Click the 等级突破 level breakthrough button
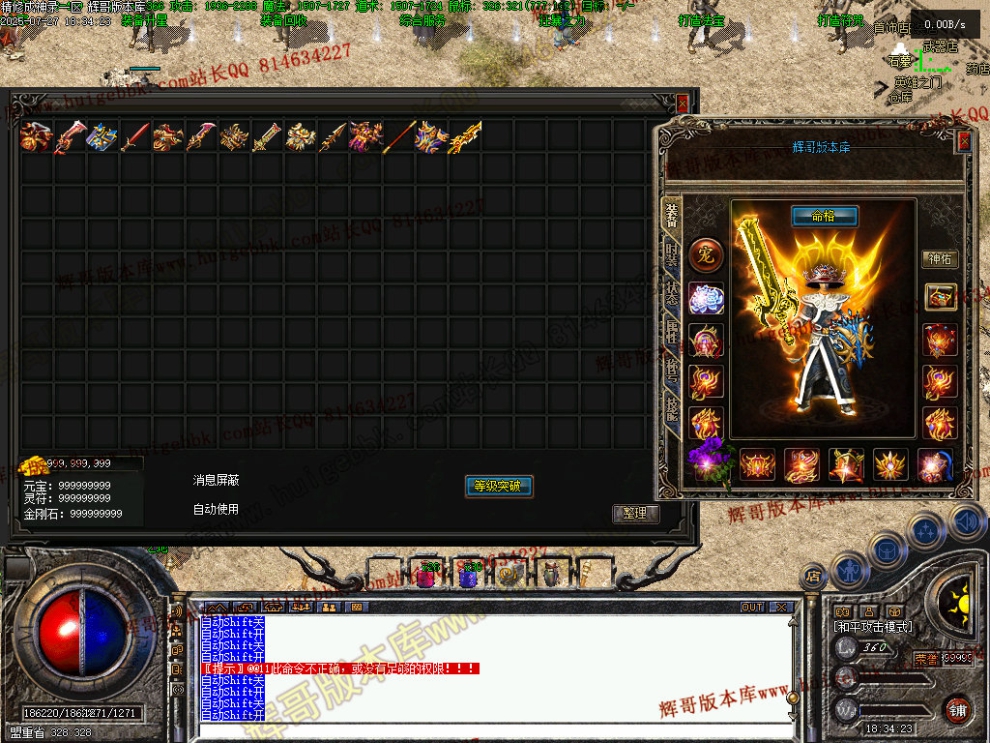990x743 pixels. (499, 487)
